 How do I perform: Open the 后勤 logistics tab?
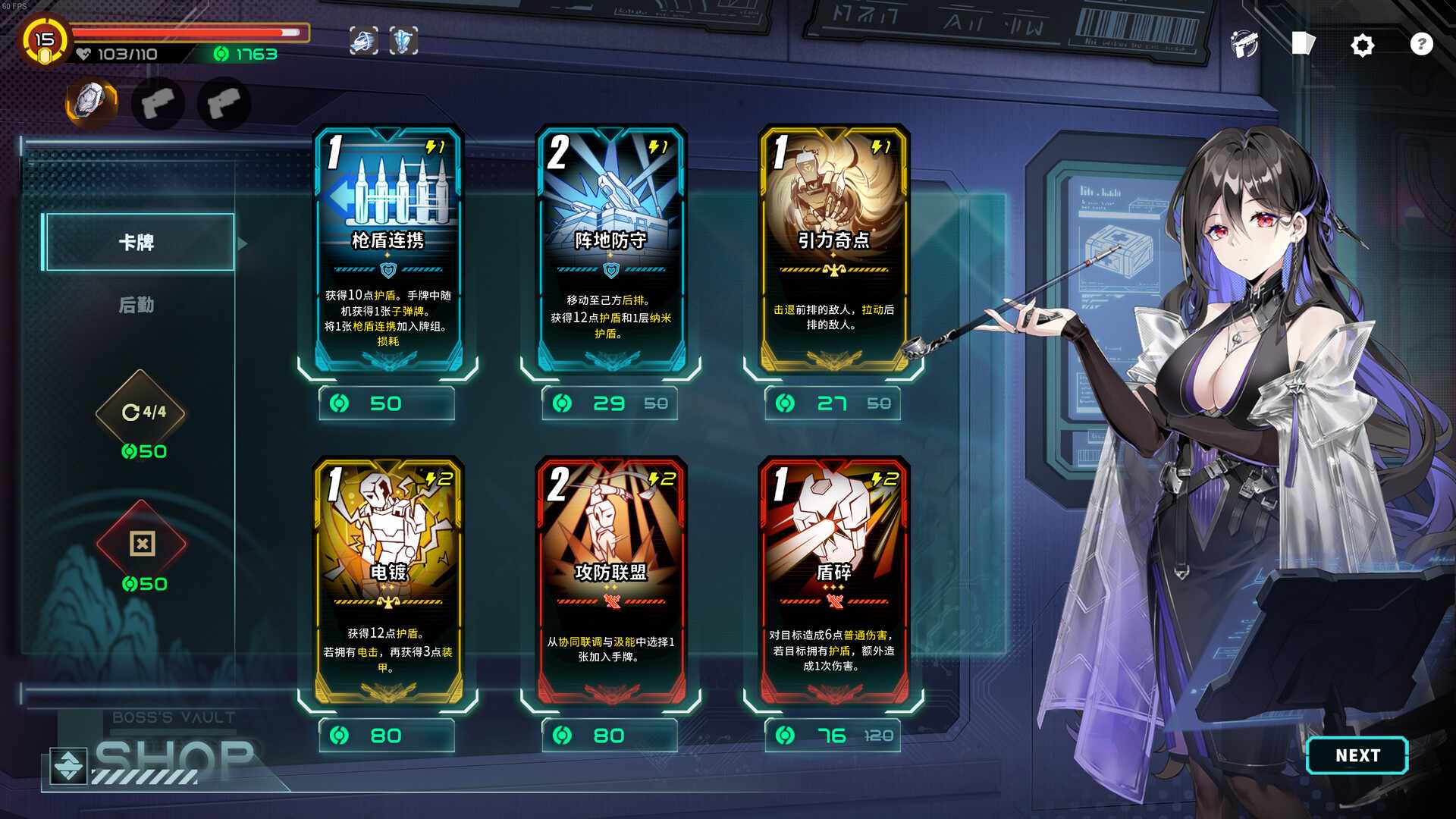click(x=136, y=305)
